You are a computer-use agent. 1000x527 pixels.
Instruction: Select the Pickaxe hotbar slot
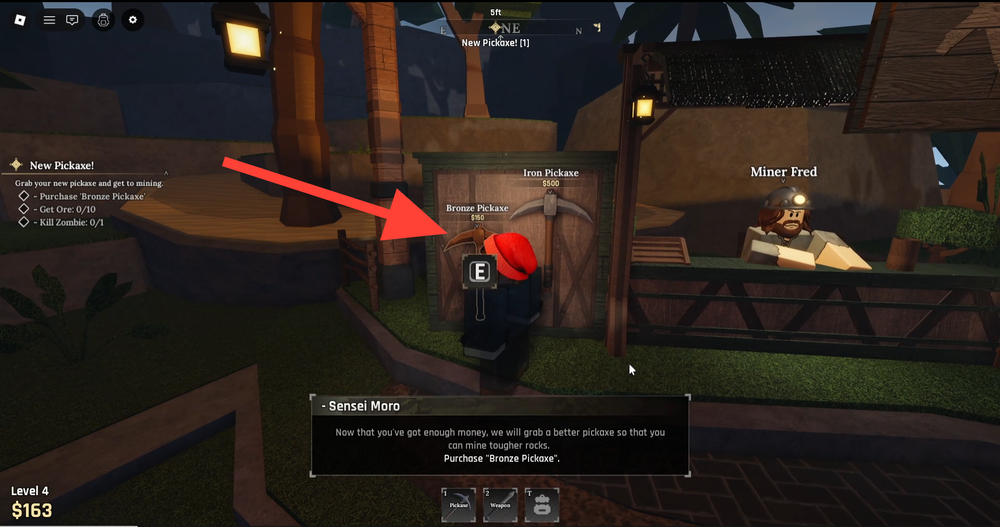(x=457, y=505)
